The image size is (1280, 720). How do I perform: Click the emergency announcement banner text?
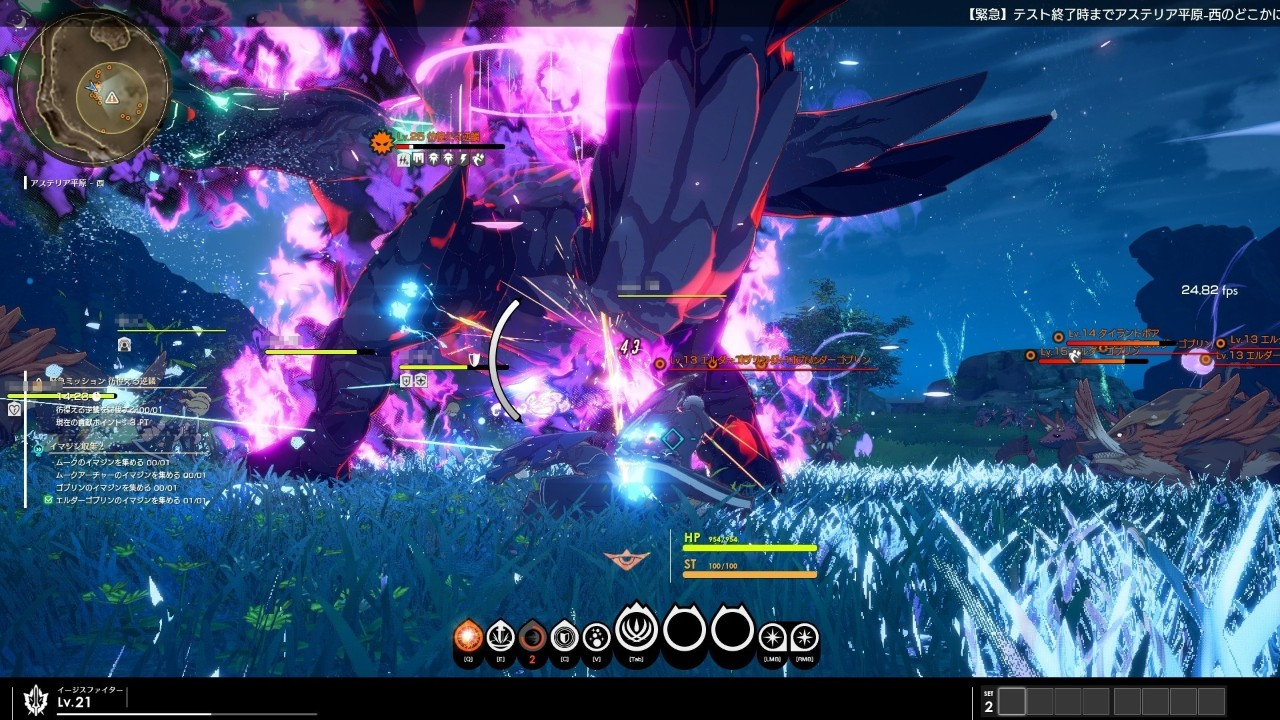tap(1122, 14)
